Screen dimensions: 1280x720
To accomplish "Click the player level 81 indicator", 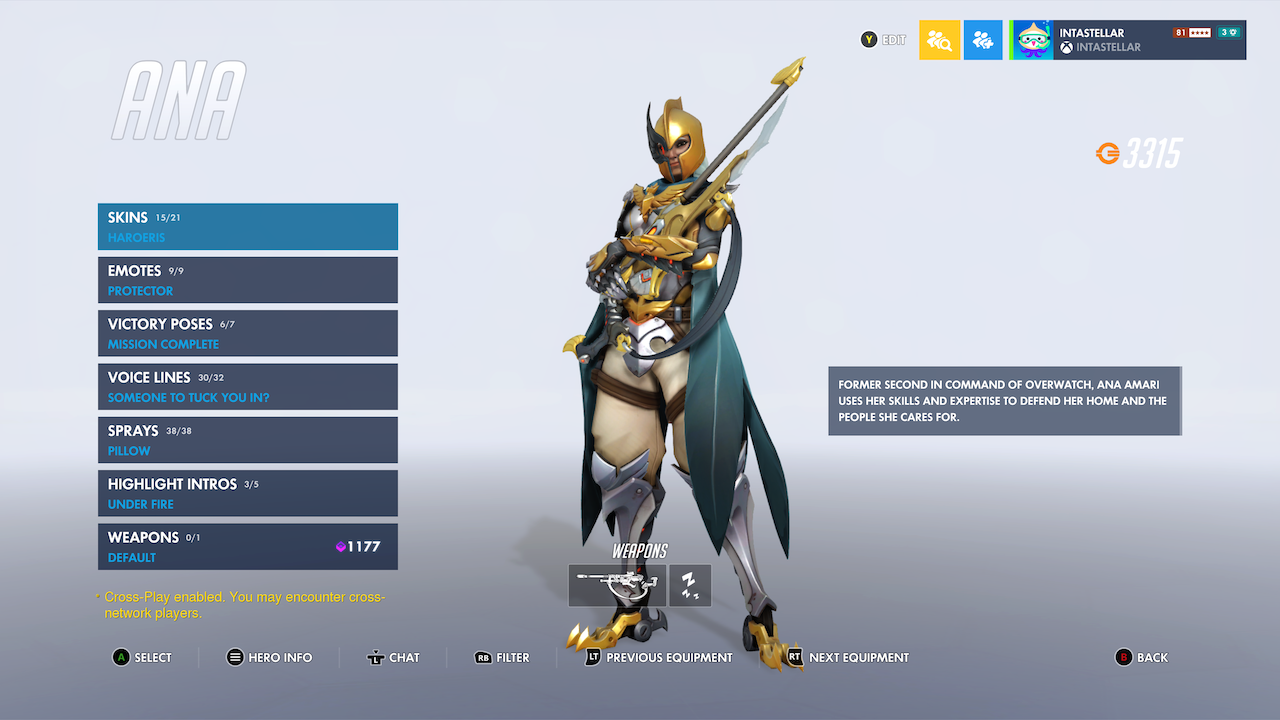I will click(1181, 31).
